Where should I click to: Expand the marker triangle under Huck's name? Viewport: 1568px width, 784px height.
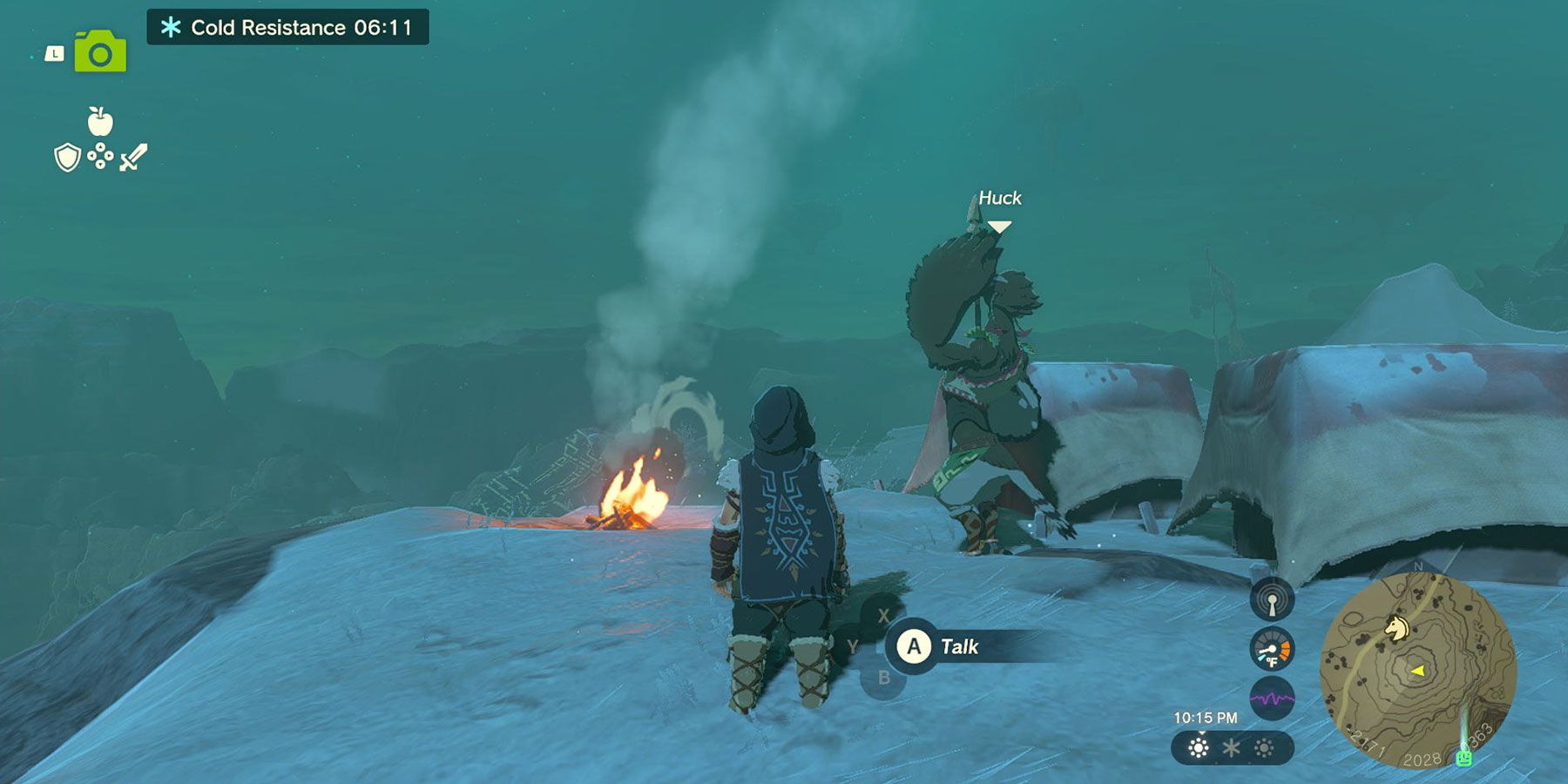[x=998, y=225]
